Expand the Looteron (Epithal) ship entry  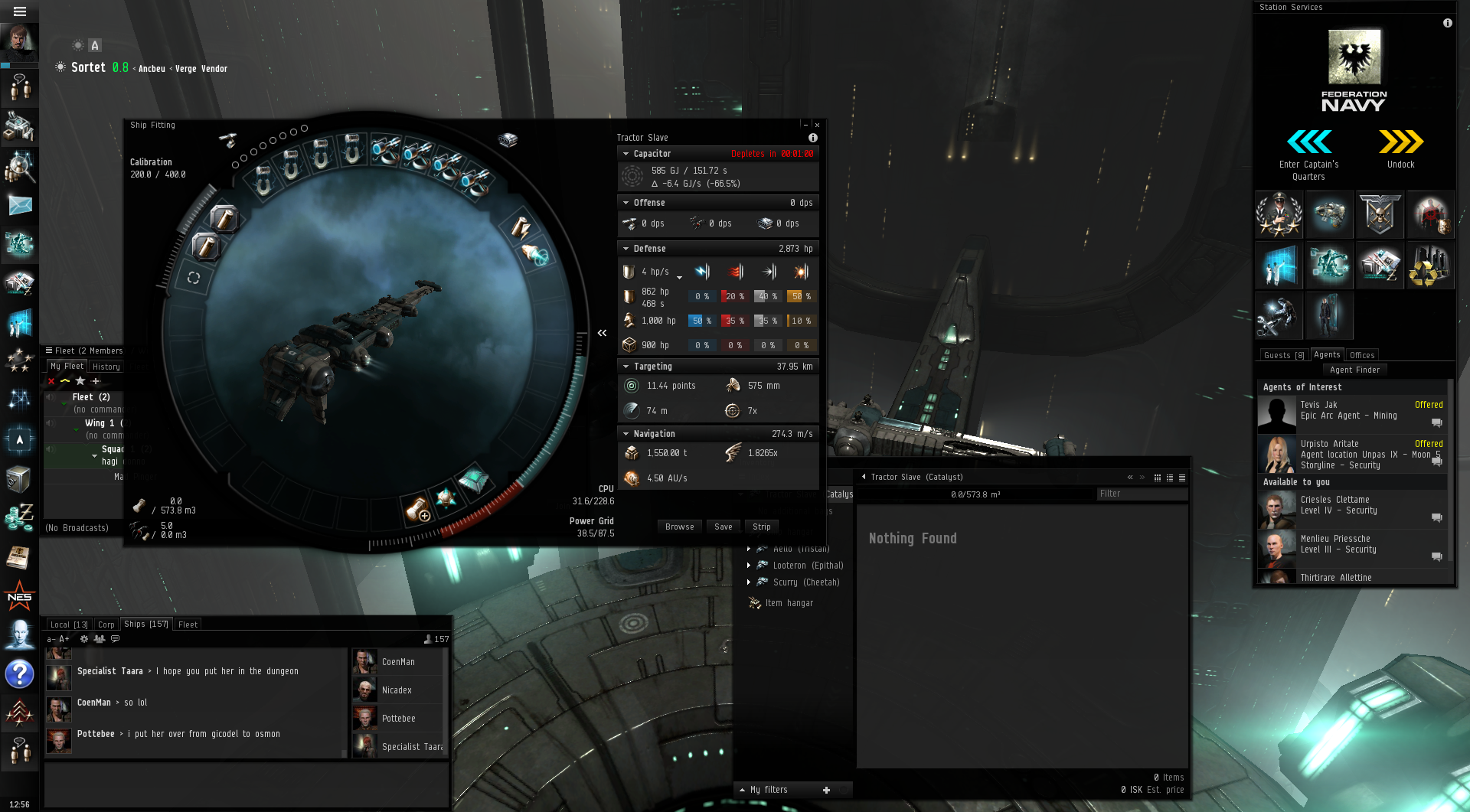coord(749,566)
